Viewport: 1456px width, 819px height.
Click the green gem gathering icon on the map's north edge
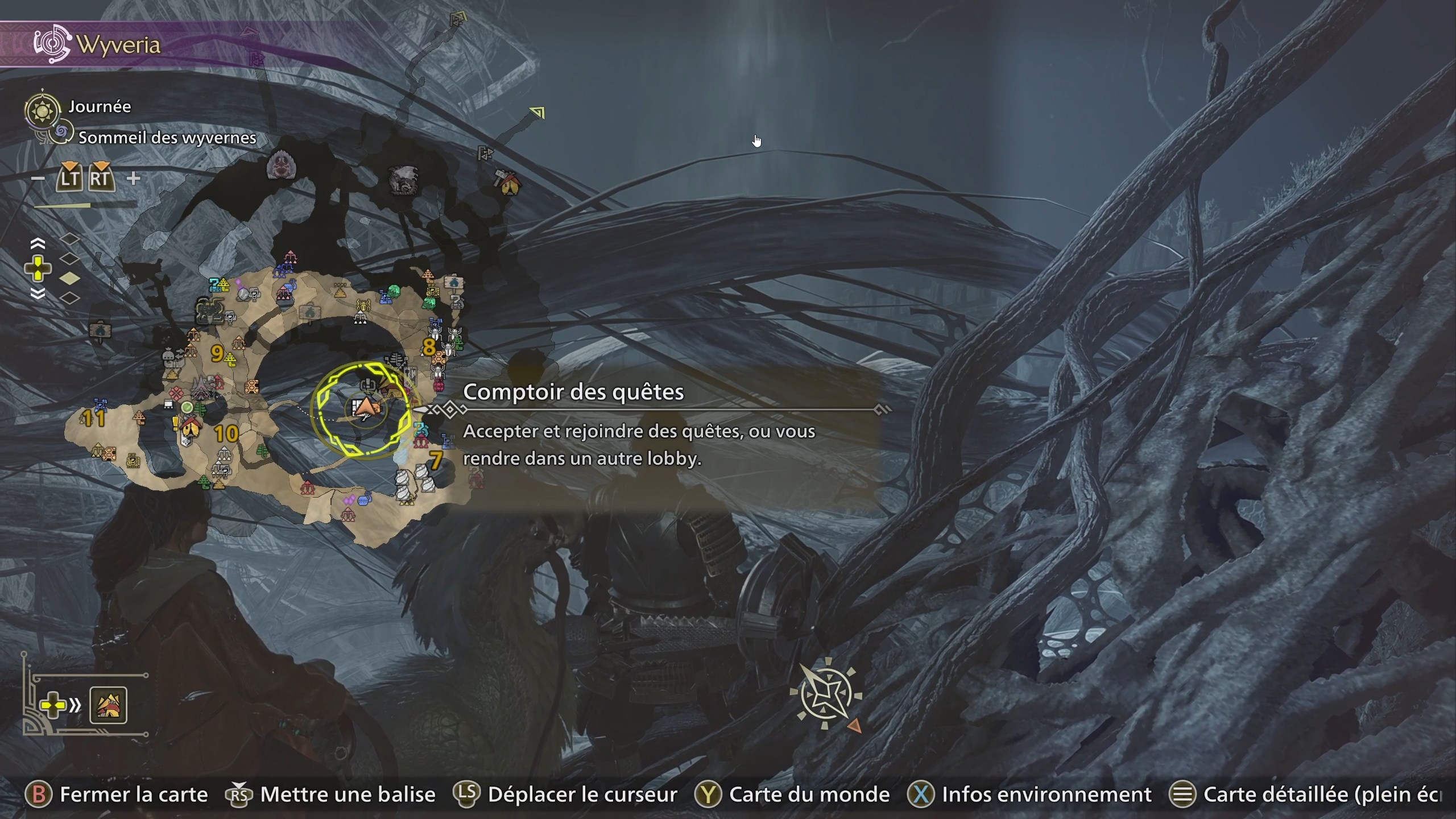coord(394,292)
